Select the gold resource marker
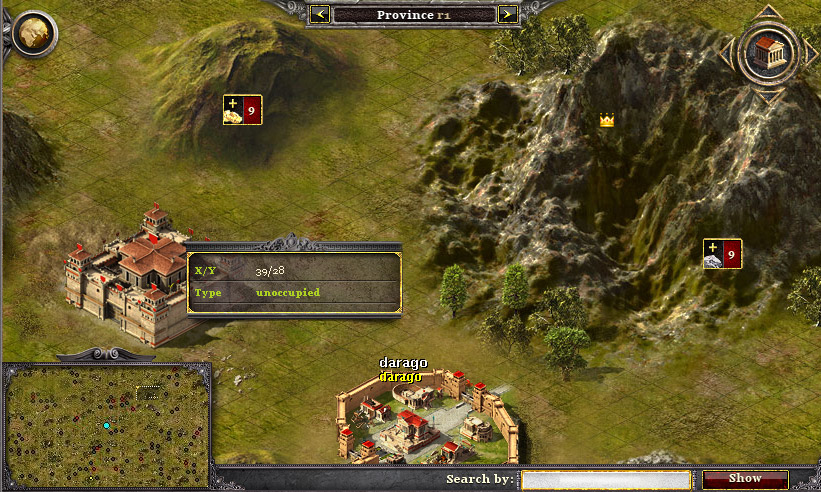The width and height of the screenshot is (821, 492). click(242, 109)
